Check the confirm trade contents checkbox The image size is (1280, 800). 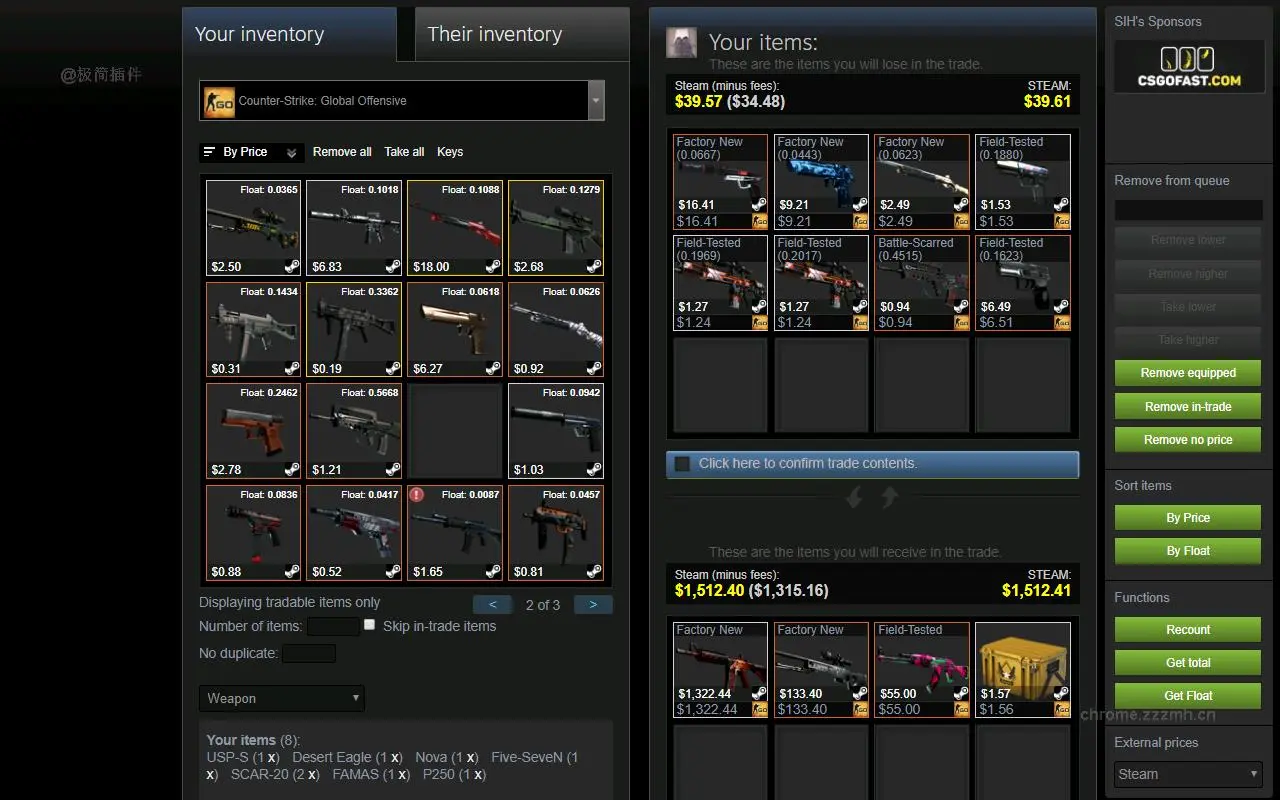click(x=685, y=463)
